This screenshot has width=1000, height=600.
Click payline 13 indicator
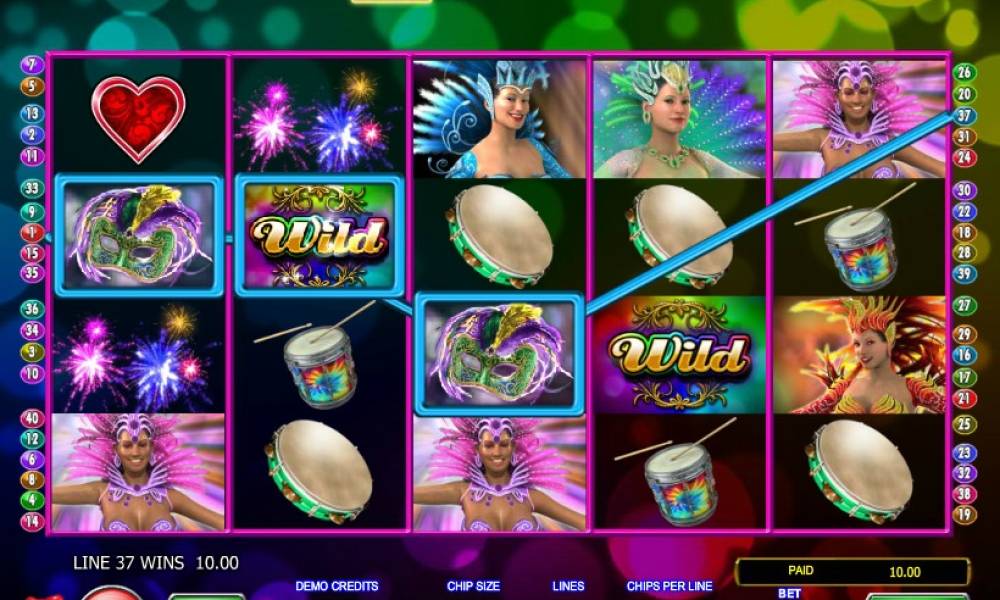click(x=32, y=114)
